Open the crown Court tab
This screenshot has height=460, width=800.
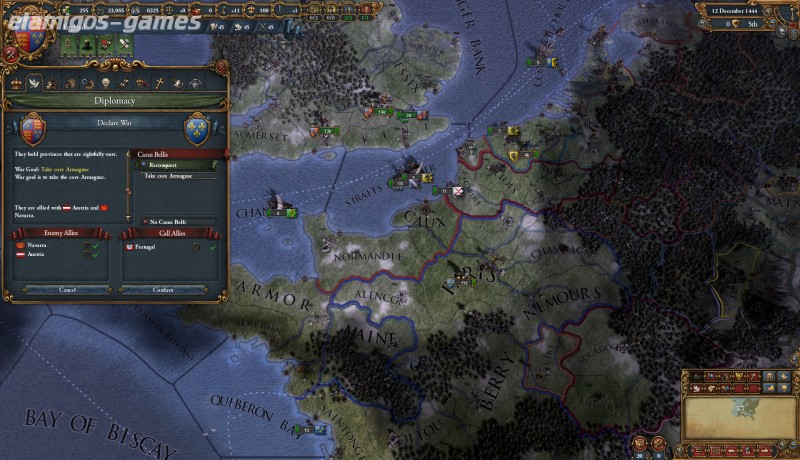14,82
